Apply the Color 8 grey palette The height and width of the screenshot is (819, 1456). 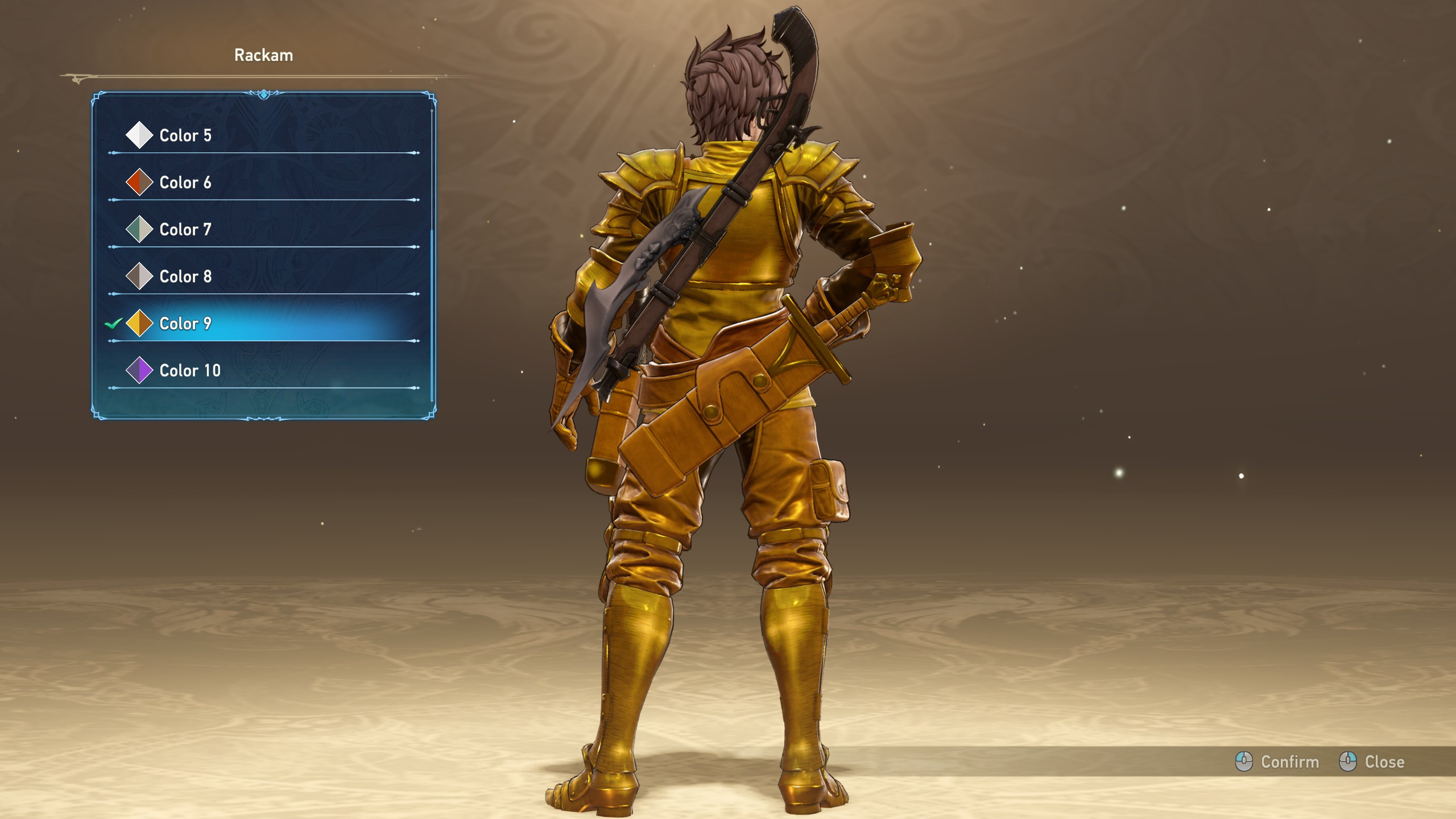[x=185, y=276]
